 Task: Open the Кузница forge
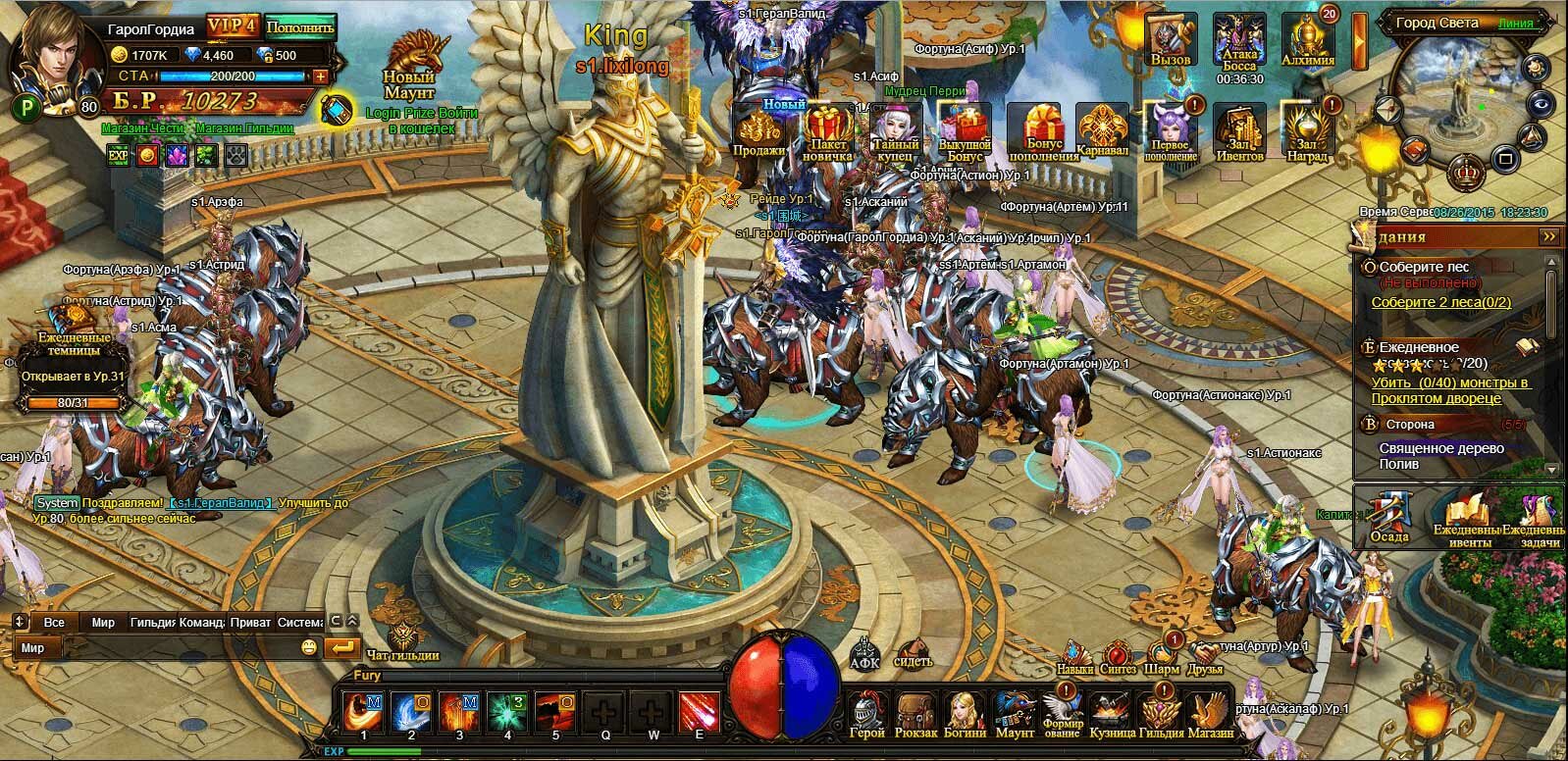1112,712
